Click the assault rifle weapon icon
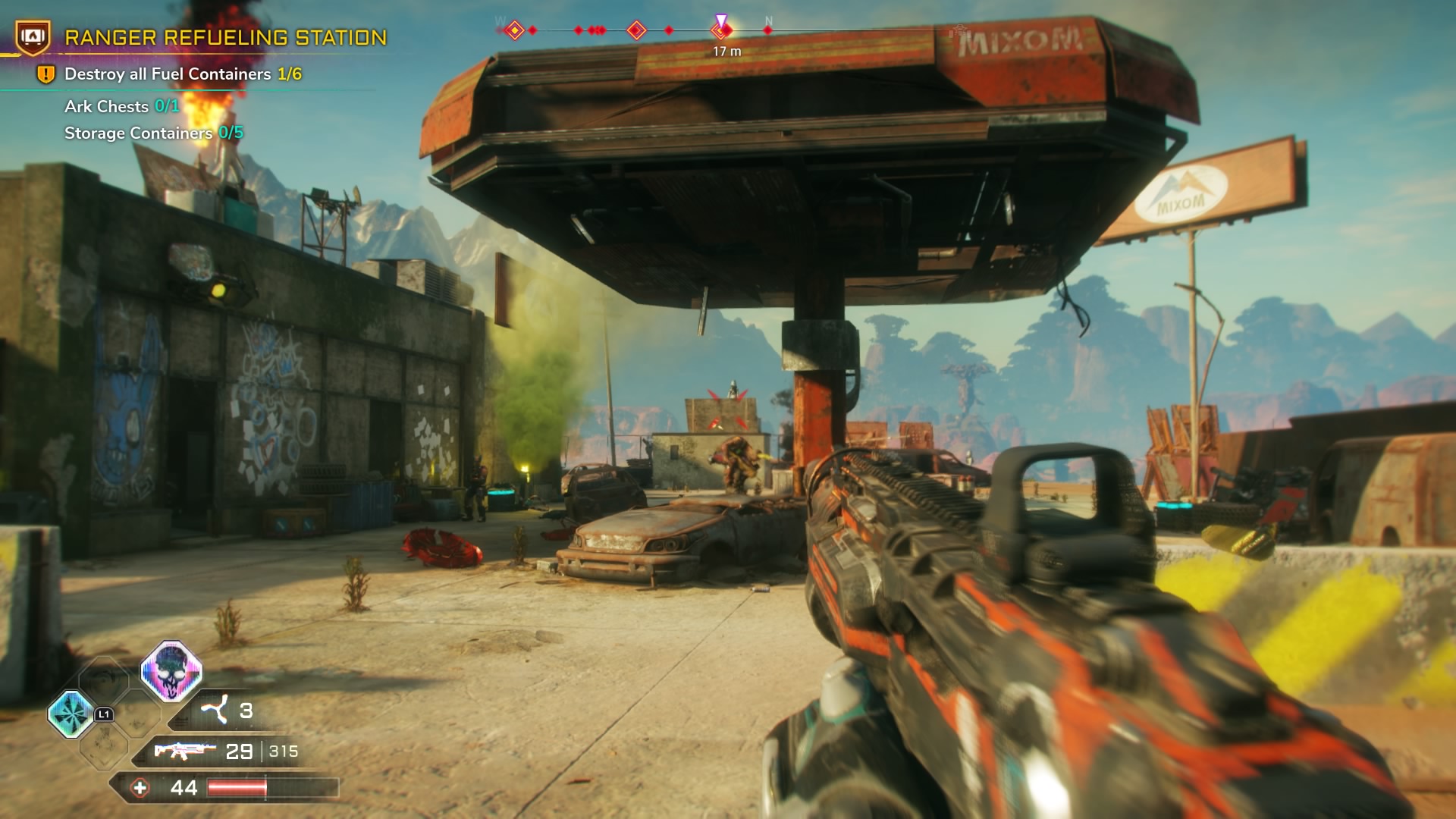The width and height of the screenshot is (1456, 819). (x=184, y=751)
